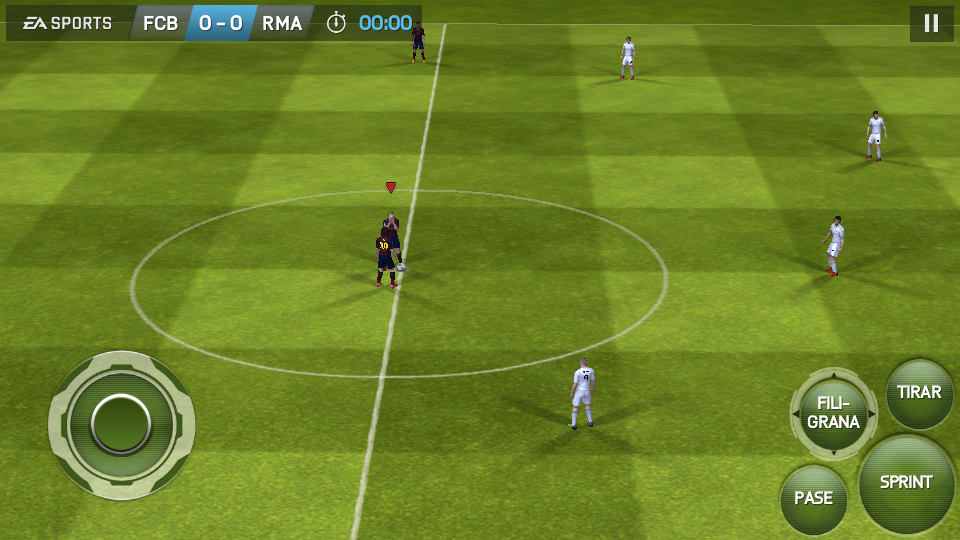Trigger the FILIGRANA skill move button
960x540 pixels.
833,413
